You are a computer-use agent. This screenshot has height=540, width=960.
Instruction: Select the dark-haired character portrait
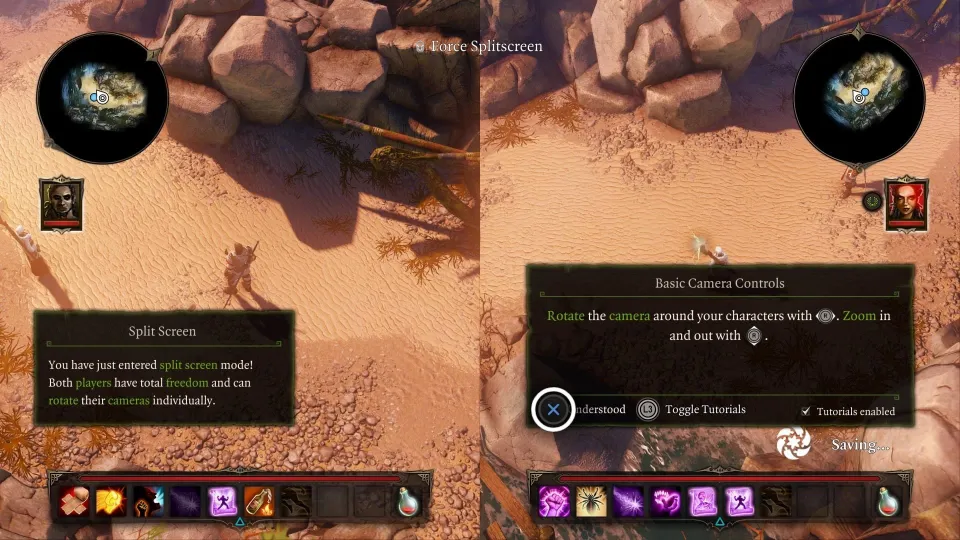pyautogui.click(x=62, y=203)
